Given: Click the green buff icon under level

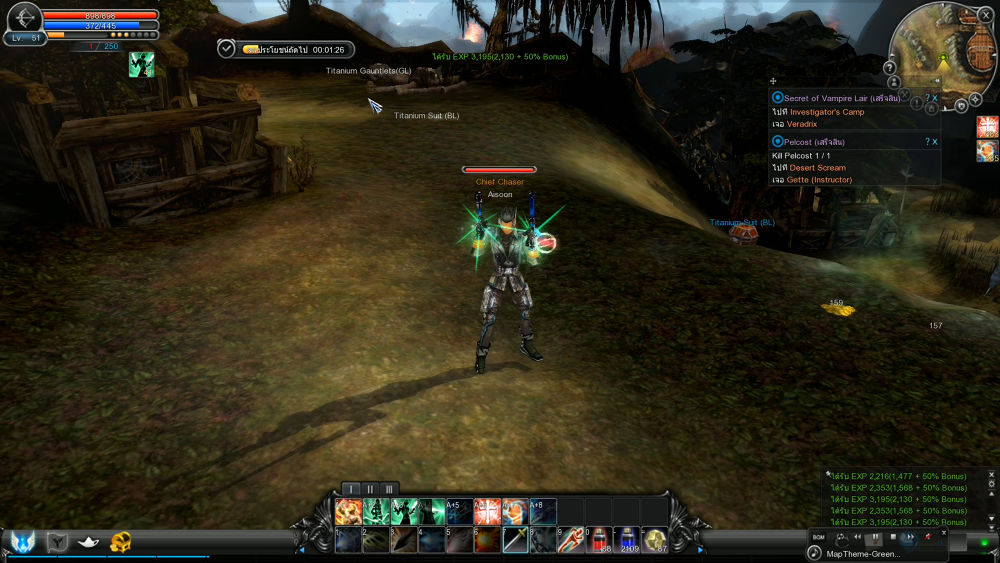Looking at the screenshot, I should click(141, 64).
